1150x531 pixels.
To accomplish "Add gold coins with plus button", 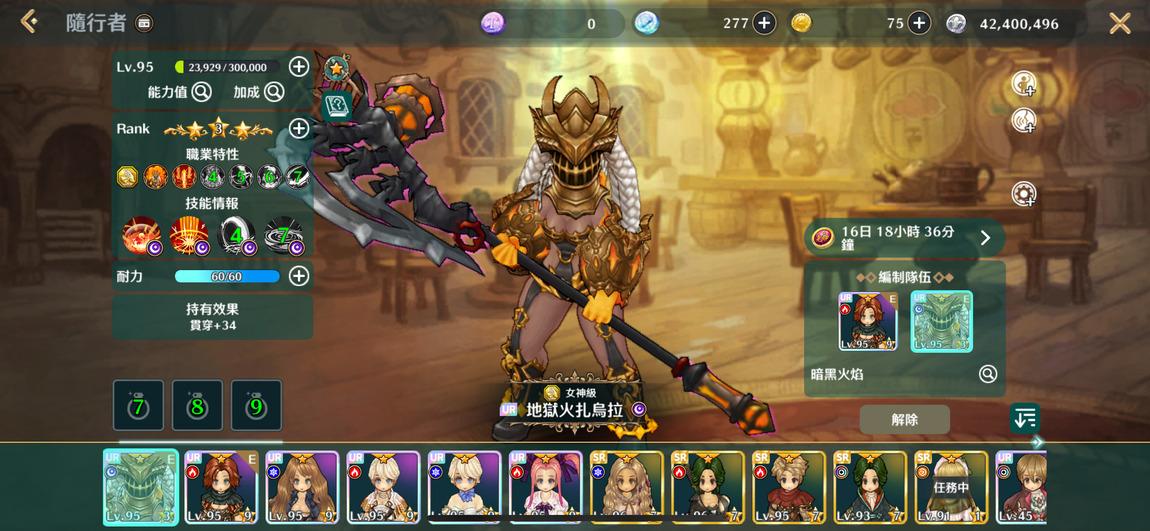I will pos(919,23).
